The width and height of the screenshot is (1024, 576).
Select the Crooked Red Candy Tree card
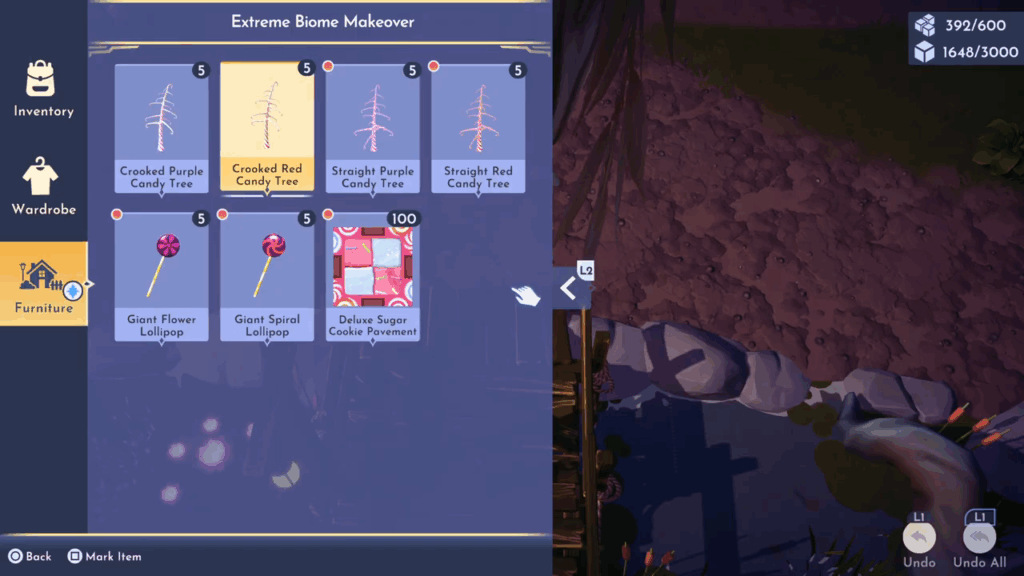pos(267,127)
